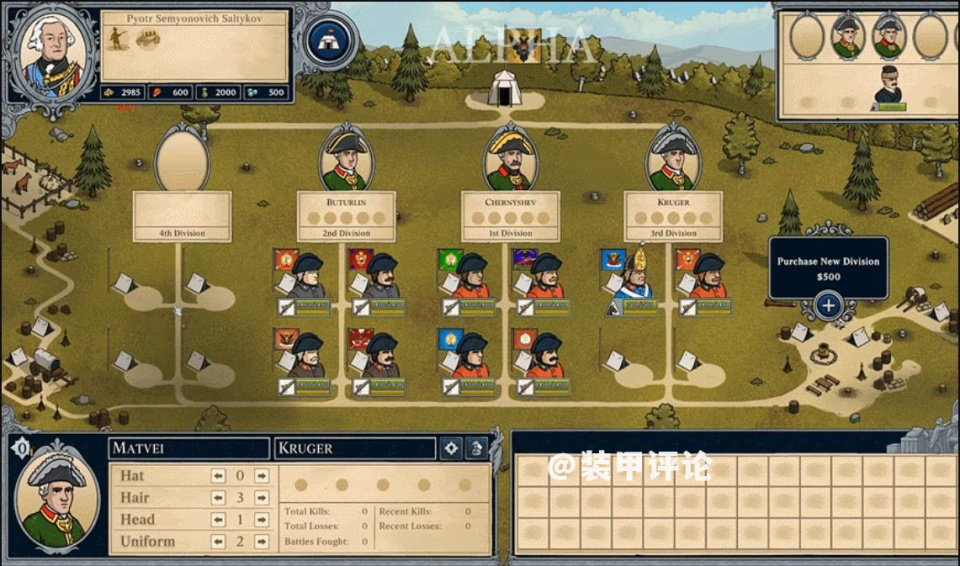Click the diamond icon beside the surname
960x566 pixels.
point(451,448)
